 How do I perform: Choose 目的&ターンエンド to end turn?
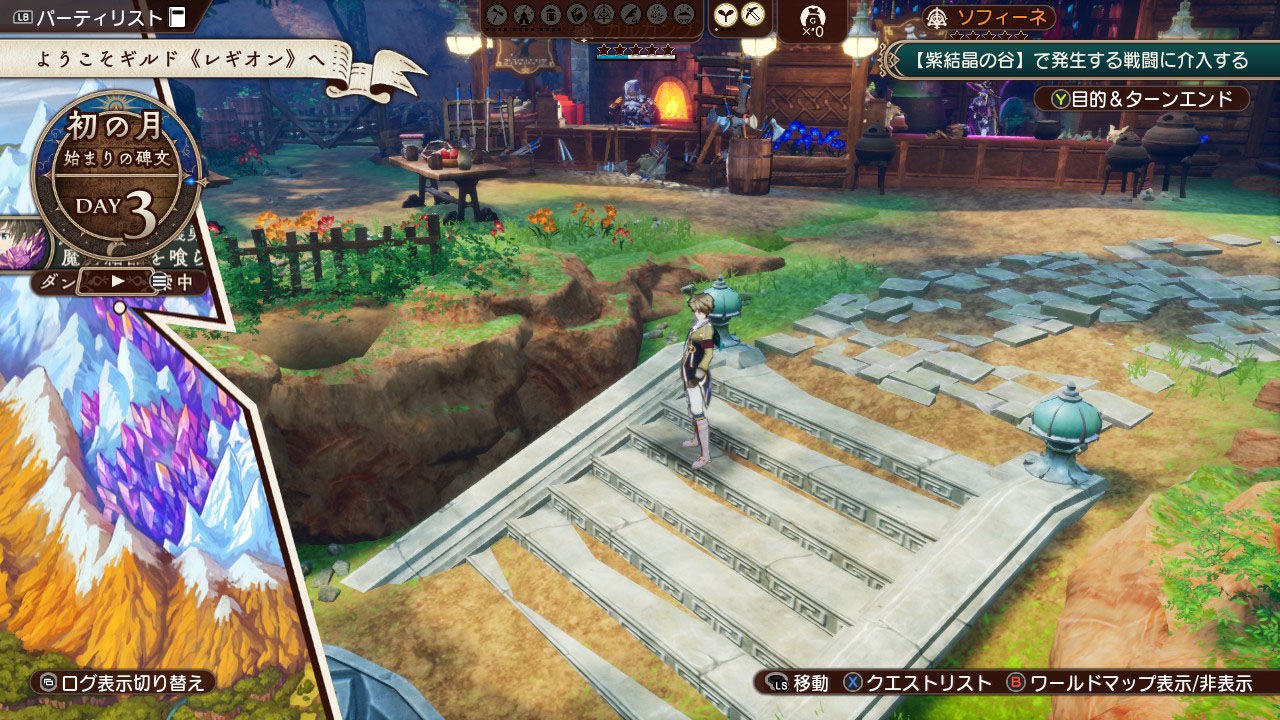[x=1149, y=99]
